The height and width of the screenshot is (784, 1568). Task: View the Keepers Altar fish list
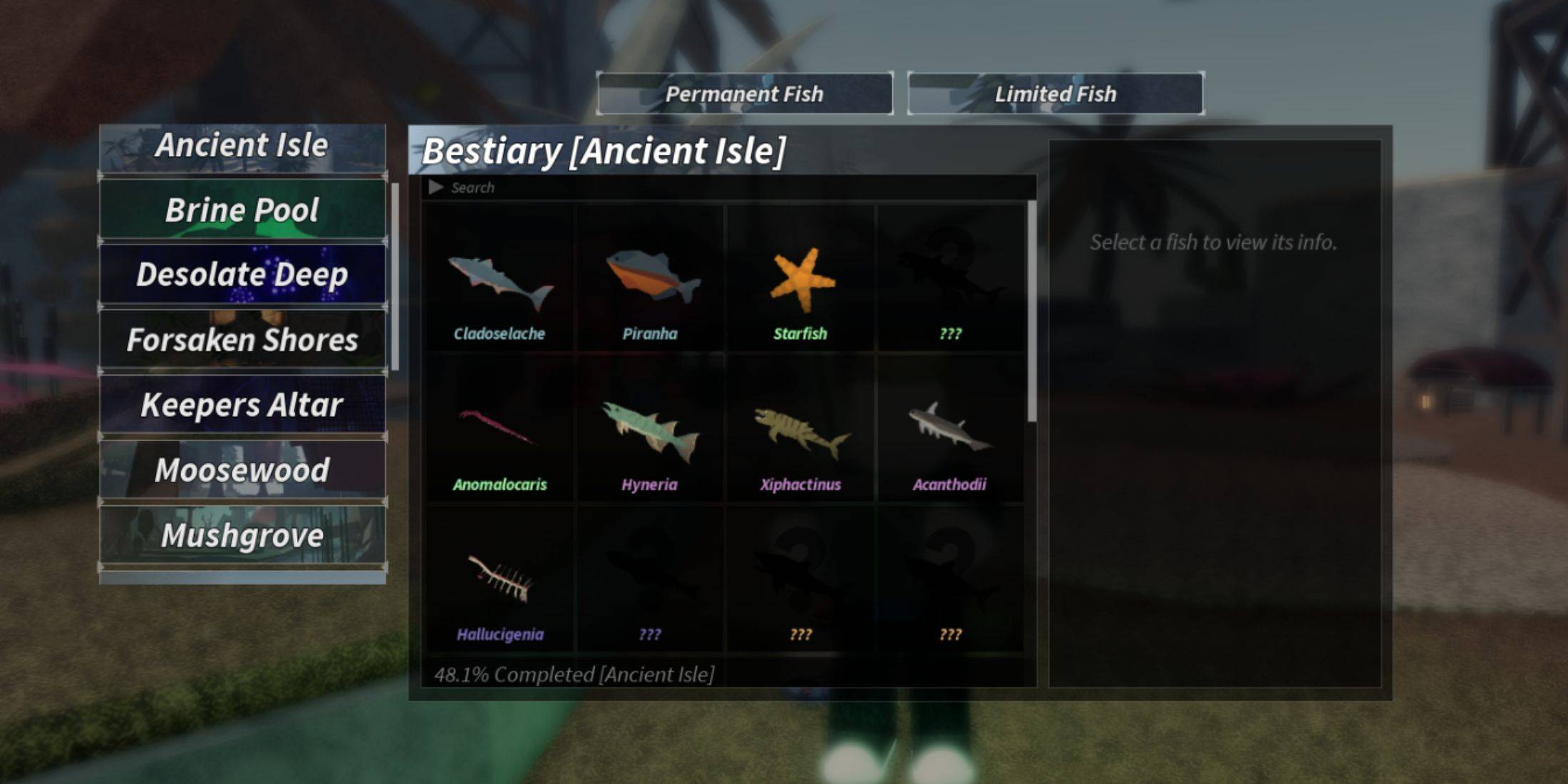(x=242, y=404)
